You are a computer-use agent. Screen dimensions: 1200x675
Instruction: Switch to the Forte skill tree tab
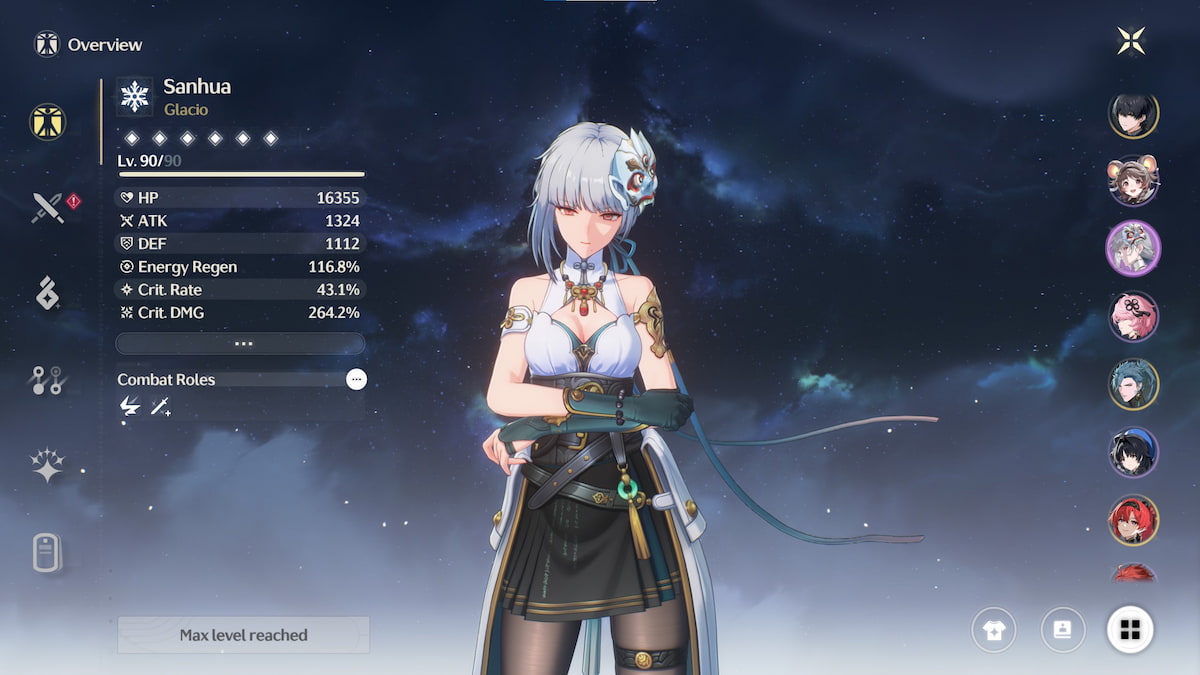pos(48,379)
